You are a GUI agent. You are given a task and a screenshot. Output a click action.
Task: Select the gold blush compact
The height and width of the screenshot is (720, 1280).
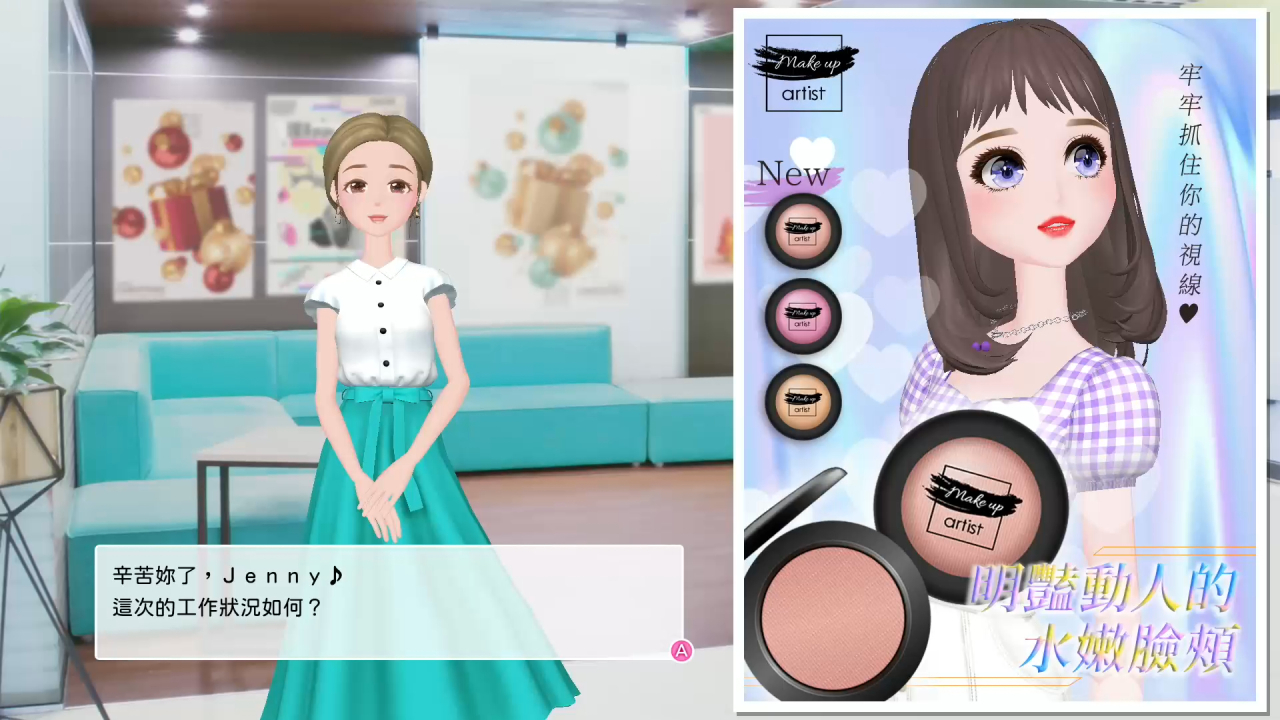click(802, 402)
